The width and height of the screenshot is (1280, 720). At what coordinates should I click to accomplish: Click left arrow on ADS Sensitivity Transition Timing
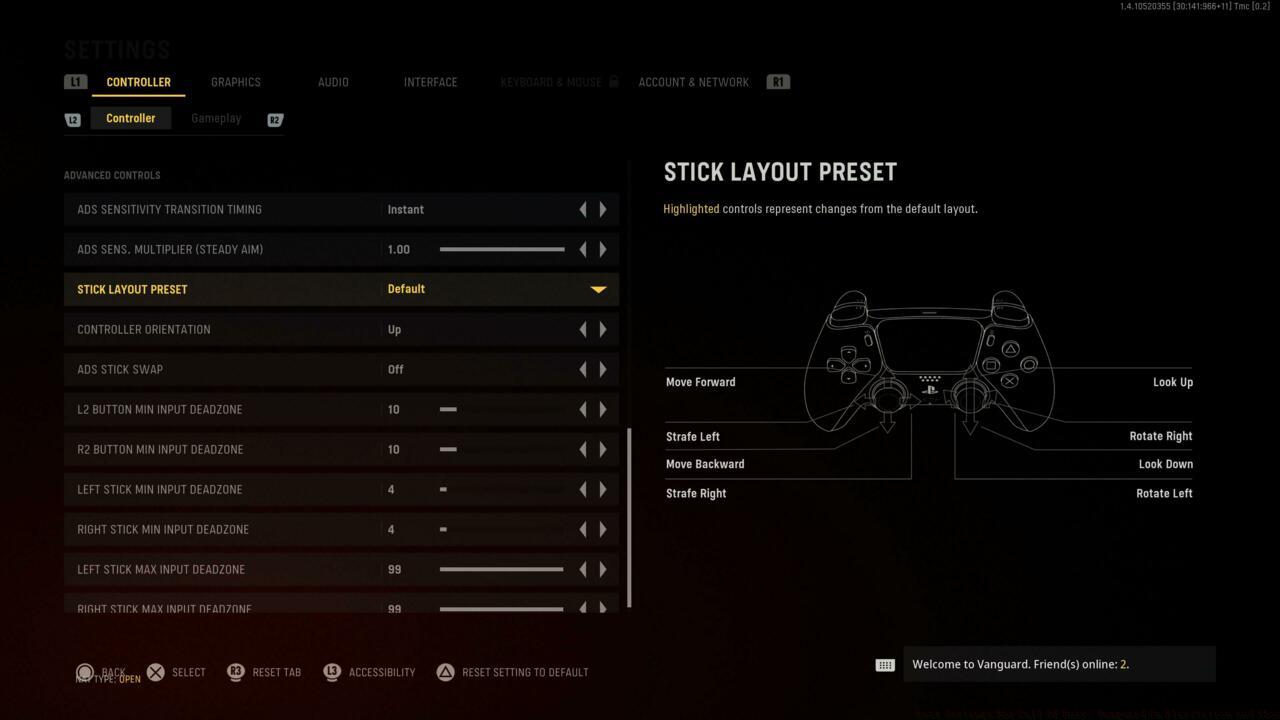[583, 209]
